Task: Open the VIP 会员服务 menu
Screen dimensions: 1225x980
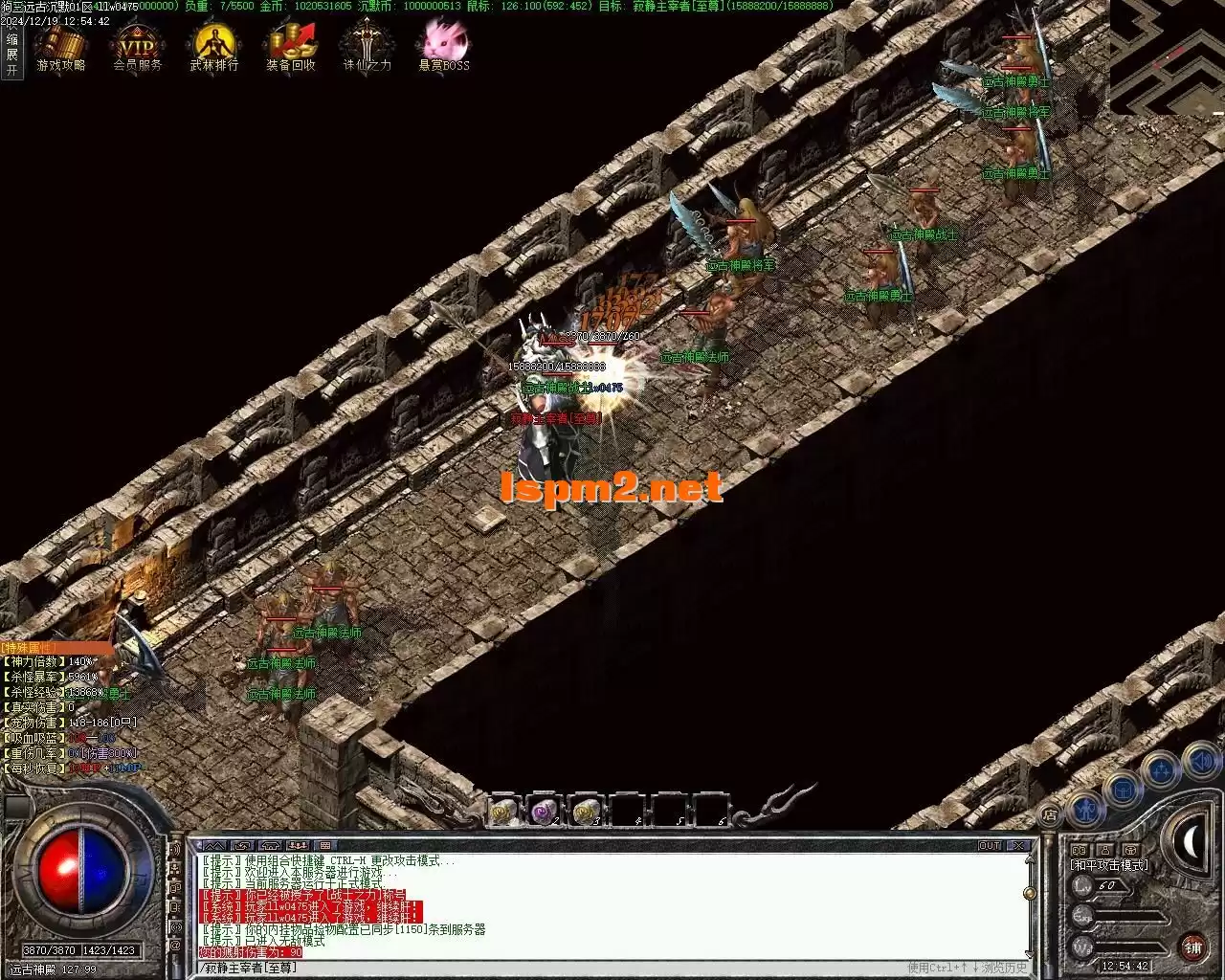Action: pyautogui.click(x=137, y=46)
